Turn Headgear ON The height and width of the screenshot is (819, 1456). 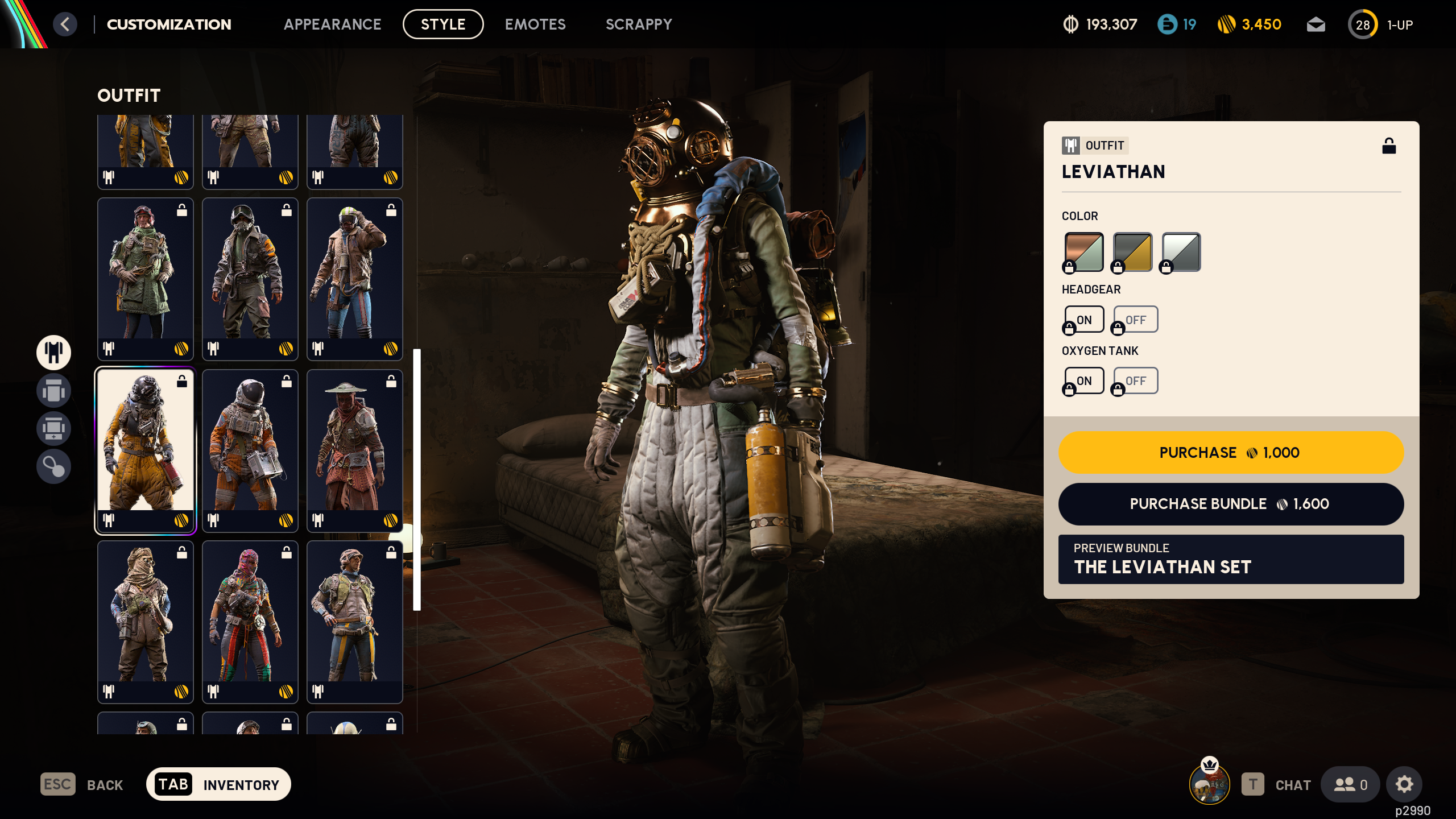(1083, 319)
